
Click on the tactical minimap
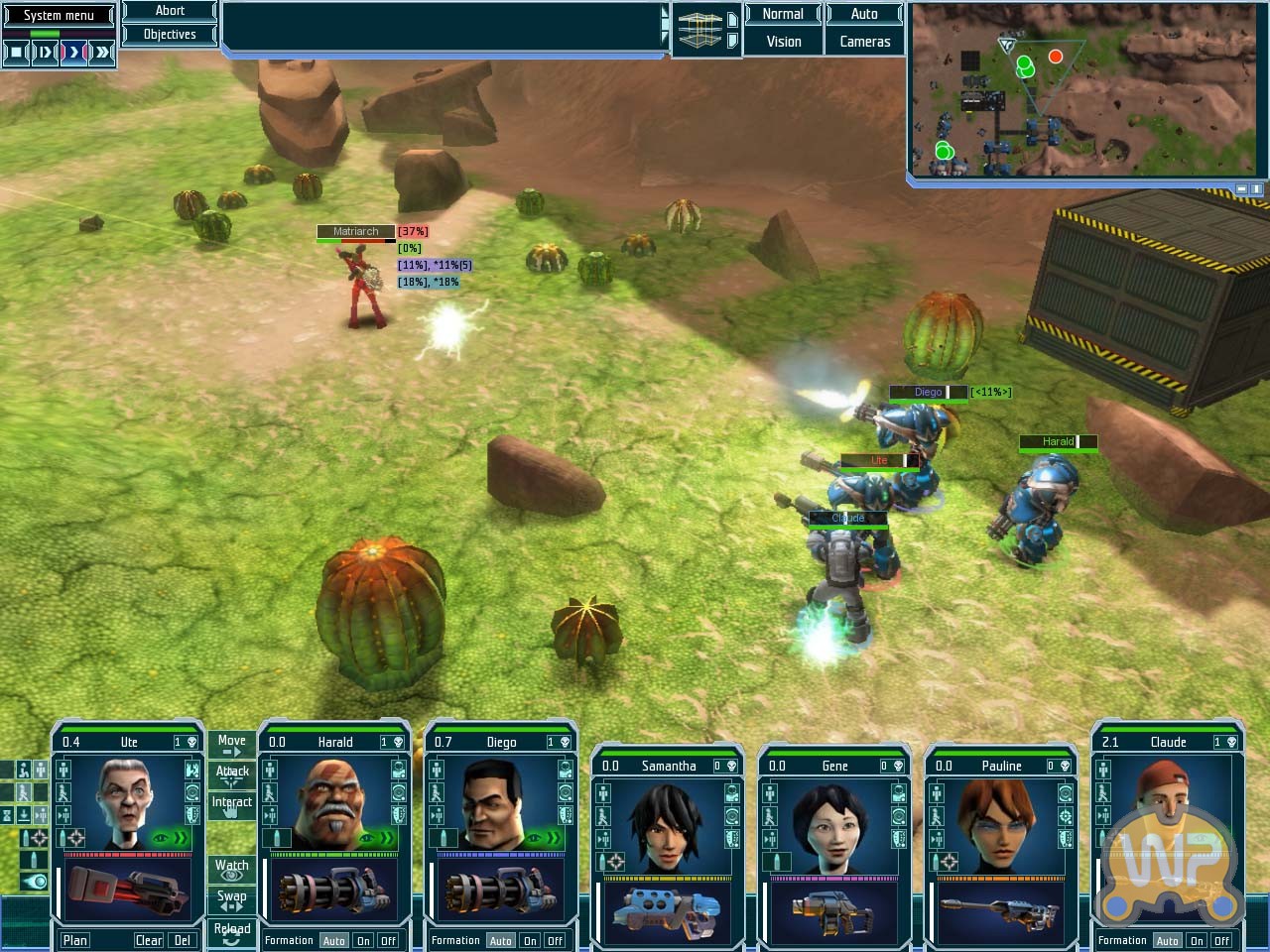coord(1088,90)
